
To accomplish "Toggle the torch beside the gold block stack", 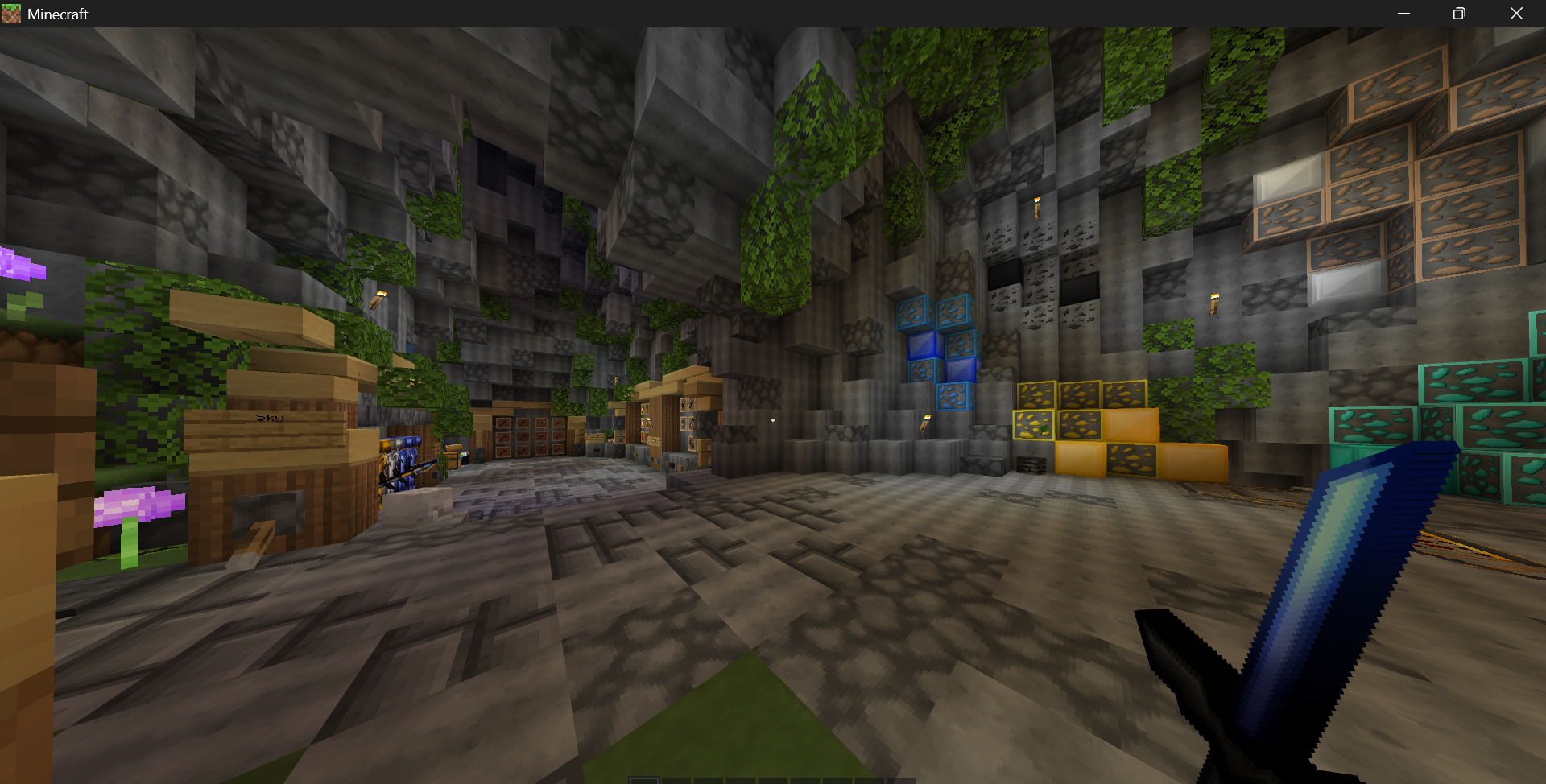I will [926, 423].
